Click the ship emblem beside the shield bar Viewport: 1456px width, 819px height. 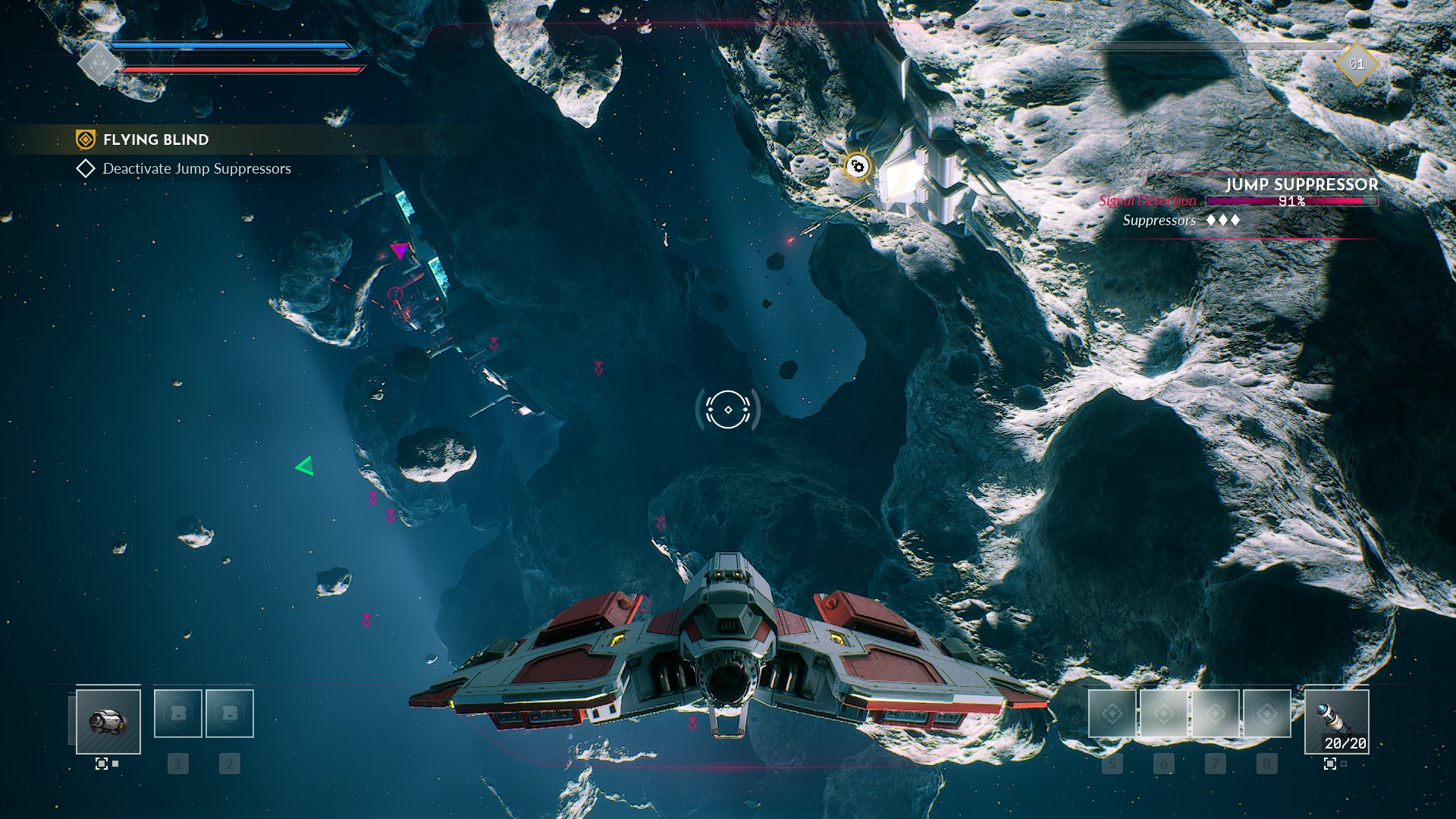(x=99, y=64)
